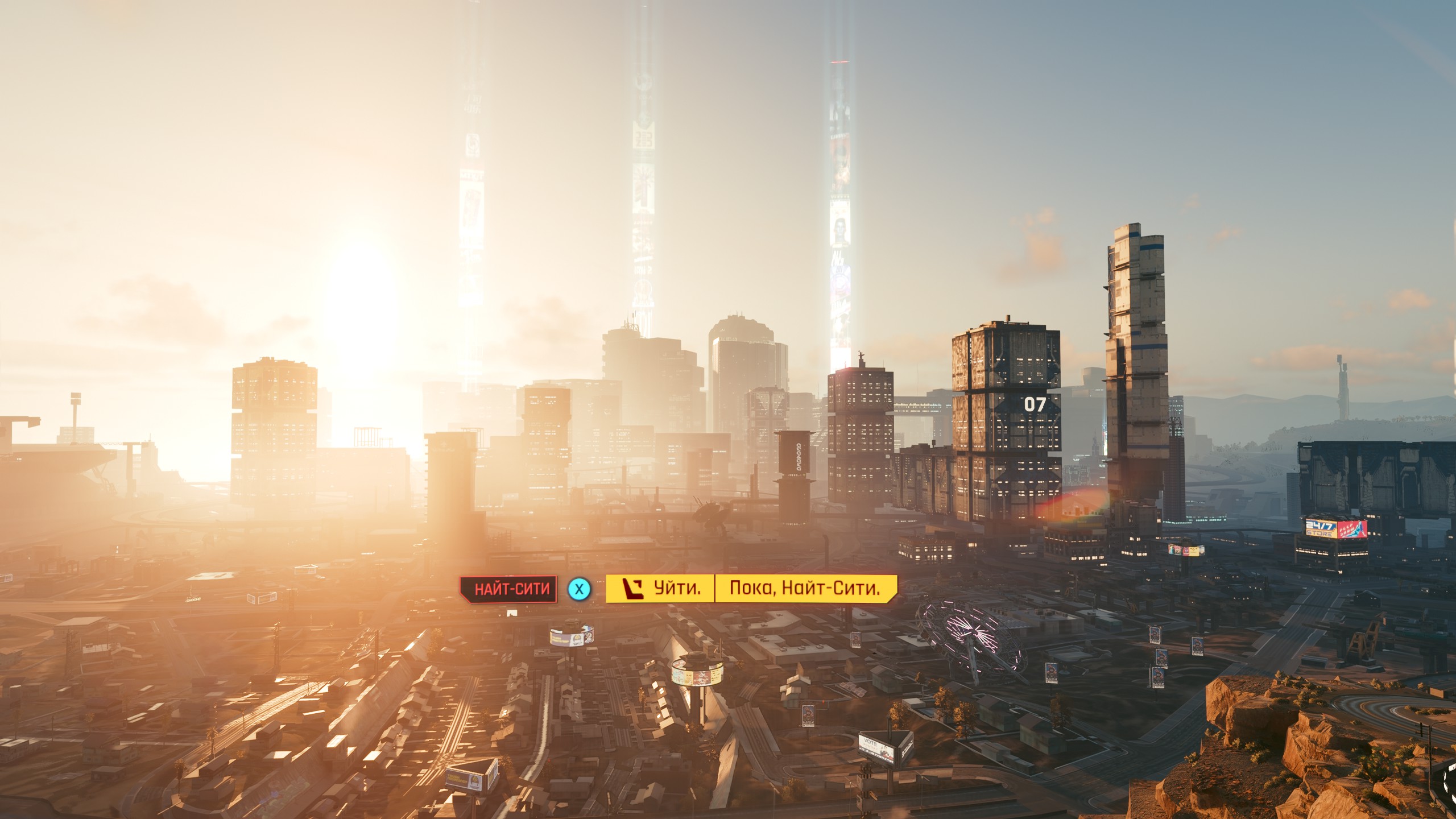Viewport: 1456px width, 819px height.
Task: Choose the "Уйти. Пока, Найт-Сити." dialogue option
Action: click(x=751, y=588)
